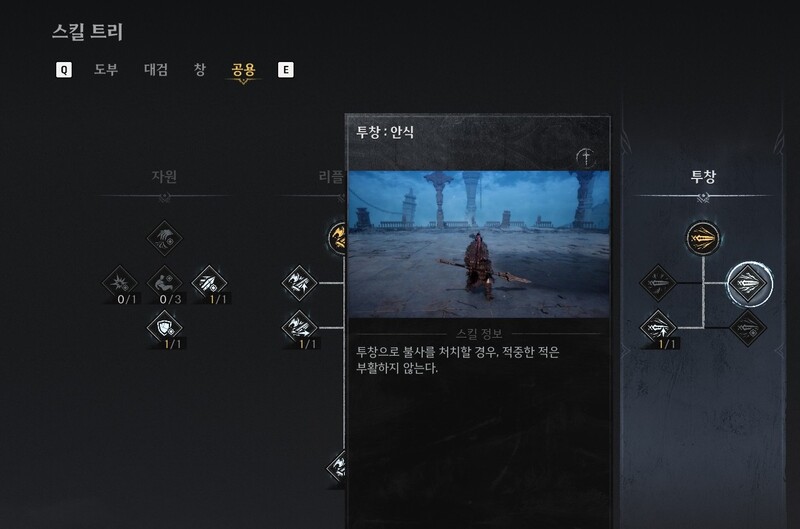Play the 투창 안식 skill preview video
Viewport: 800px width, 529px height.
[x=476, y=245]
